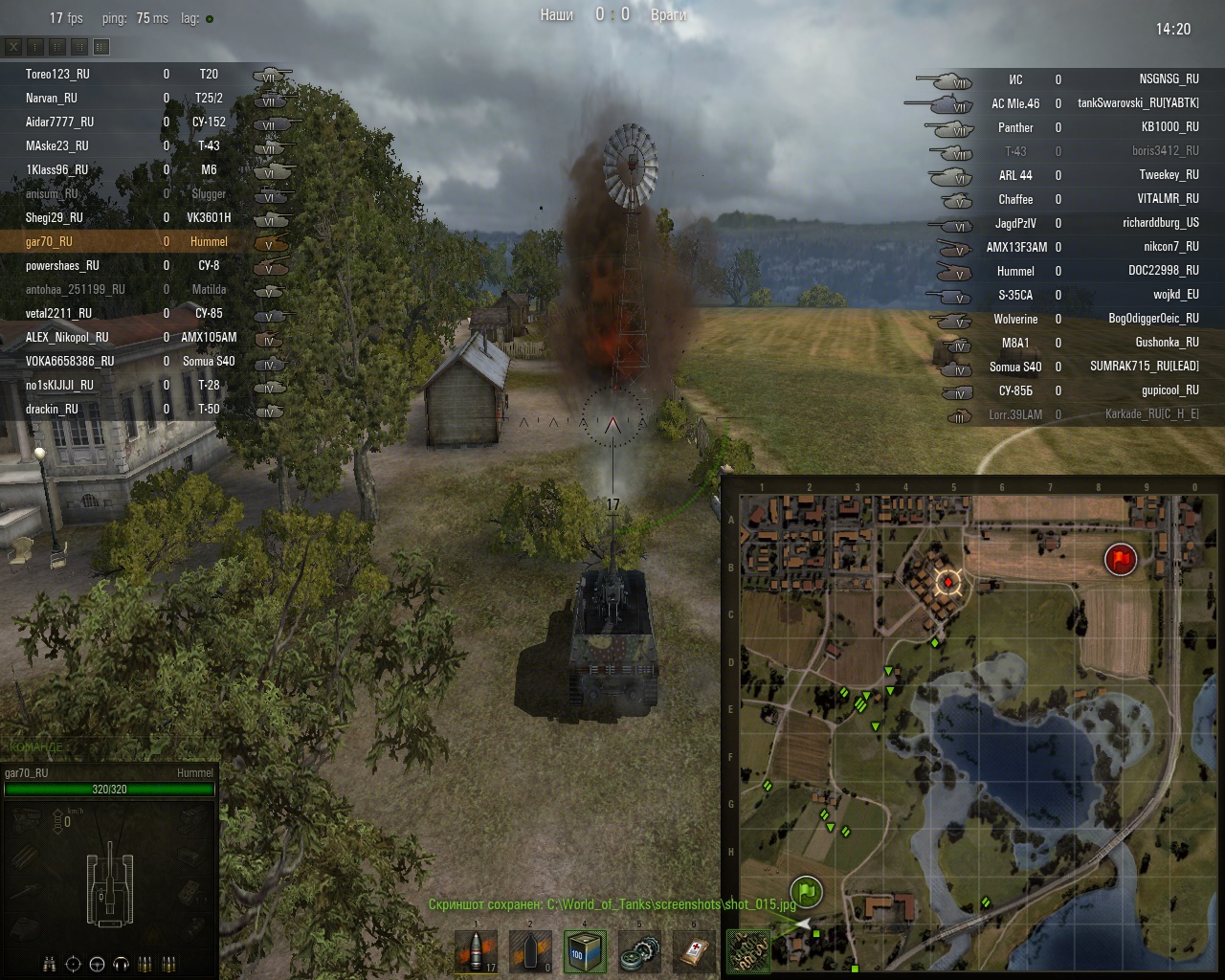
Task: Use the 100-octane fuel canister consumable
Action: coord(585,952)
